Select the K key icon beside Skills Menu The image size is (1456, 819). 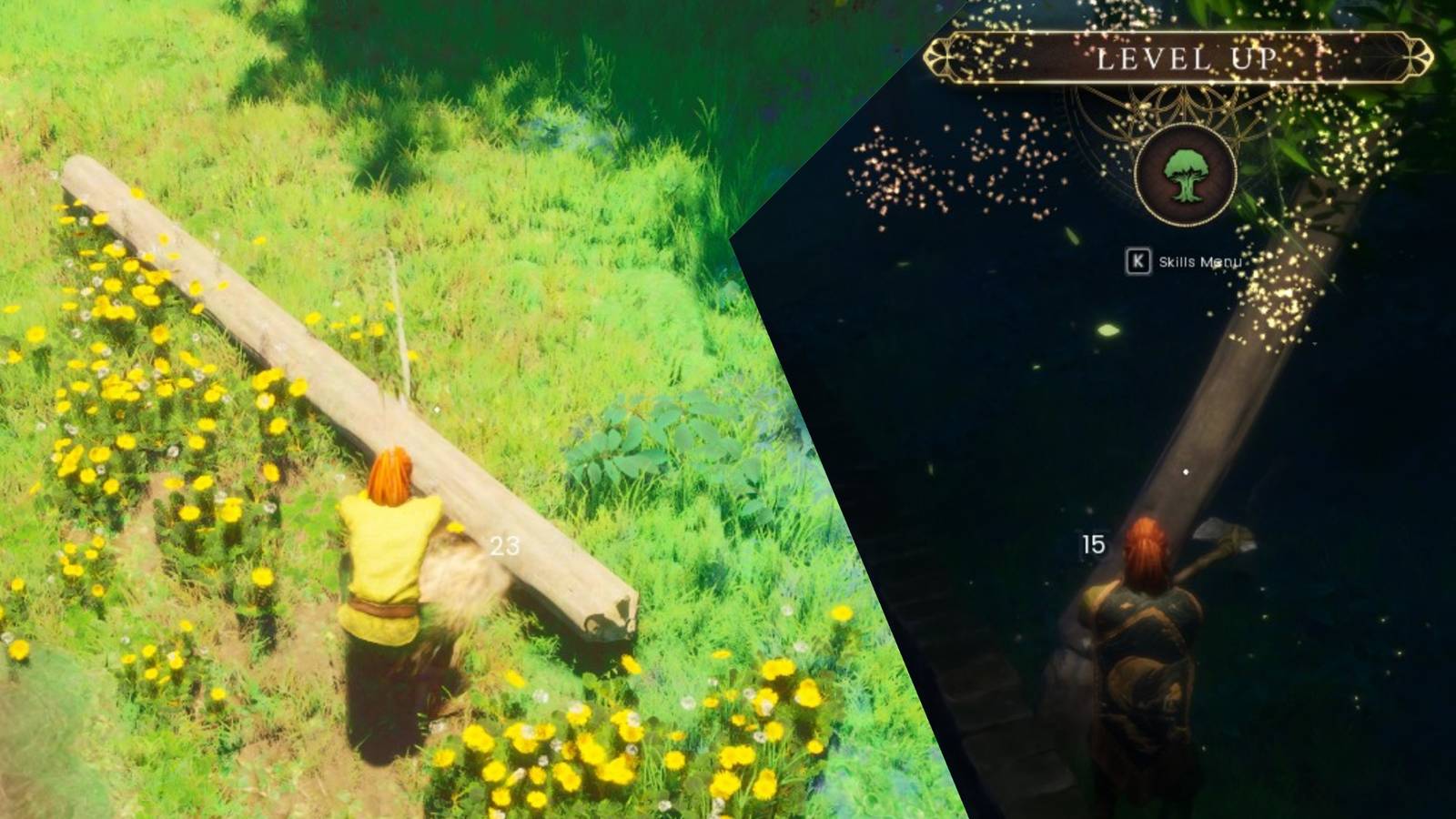[x=1138, y=259]
